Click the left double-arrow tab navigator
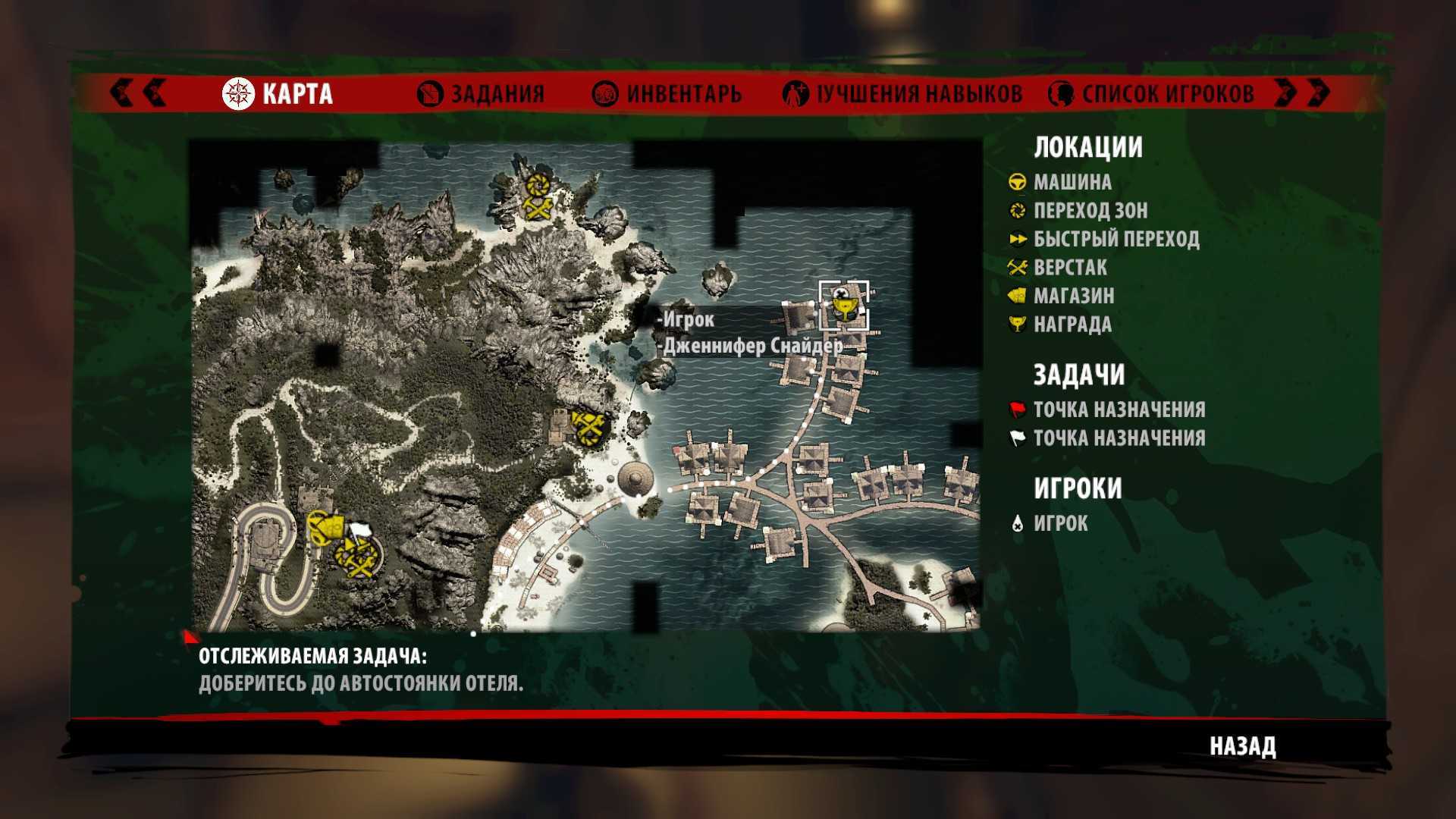1456x819 pixels. (138, 93)
